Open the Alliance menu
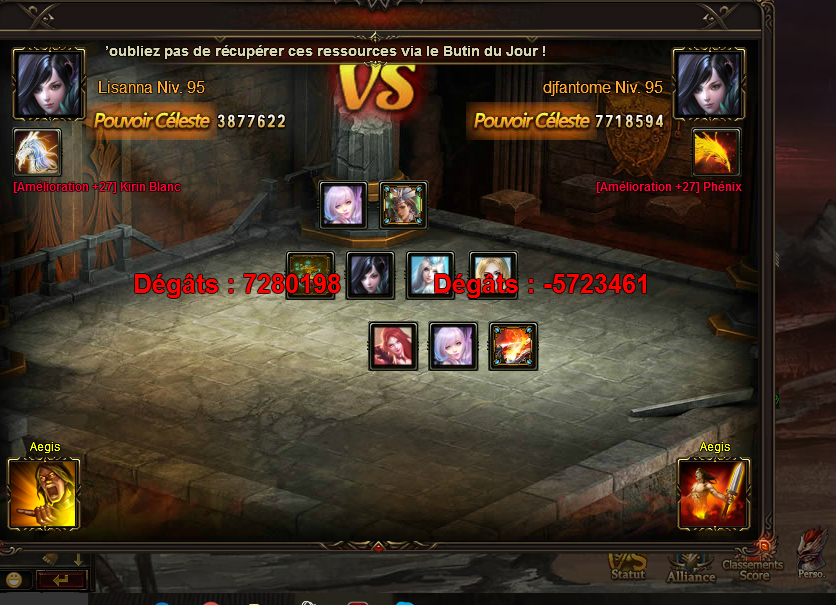The image size is (836, 605). pos(691,568)
